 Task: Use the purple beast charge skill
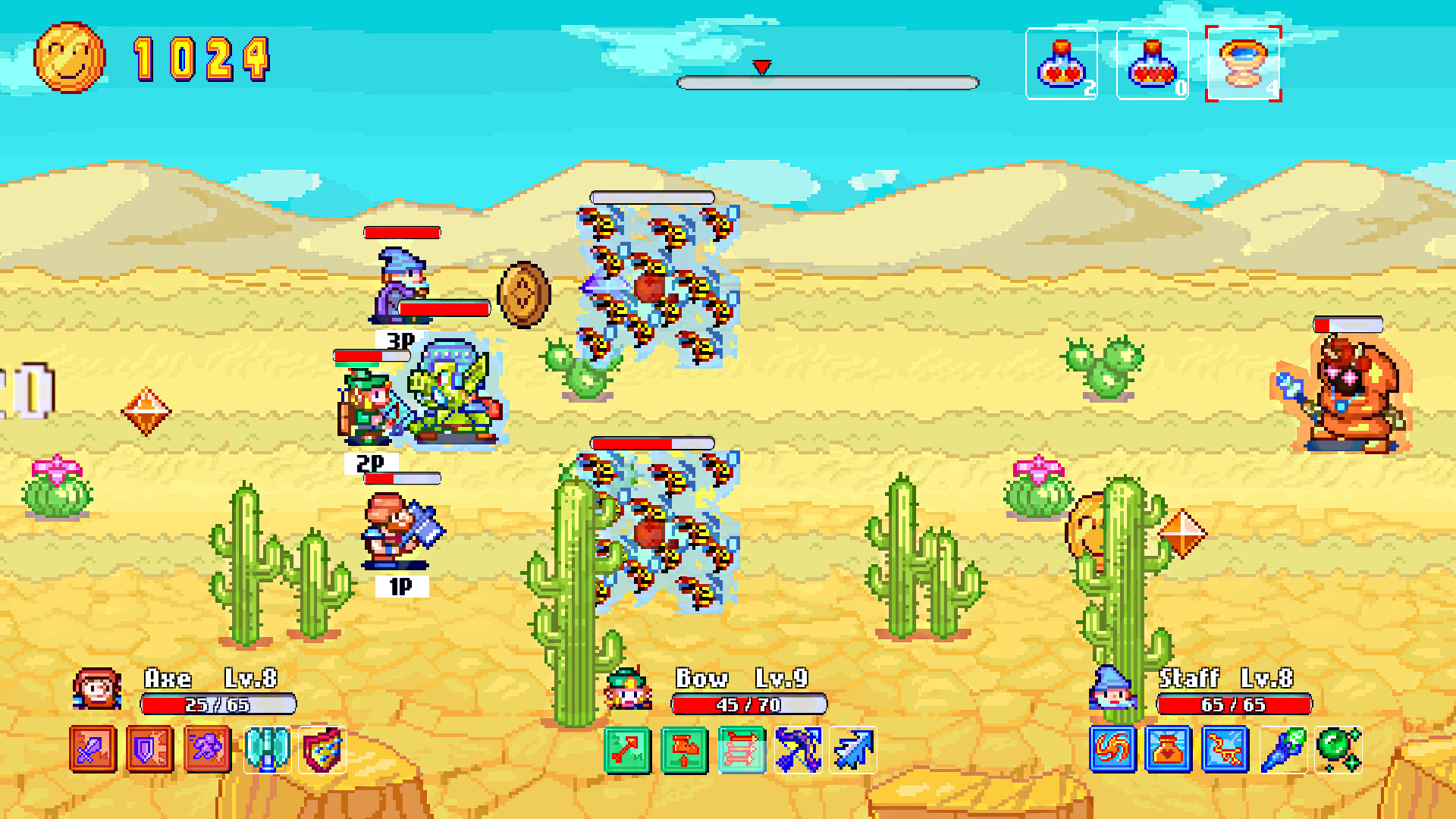pos(206,749)
